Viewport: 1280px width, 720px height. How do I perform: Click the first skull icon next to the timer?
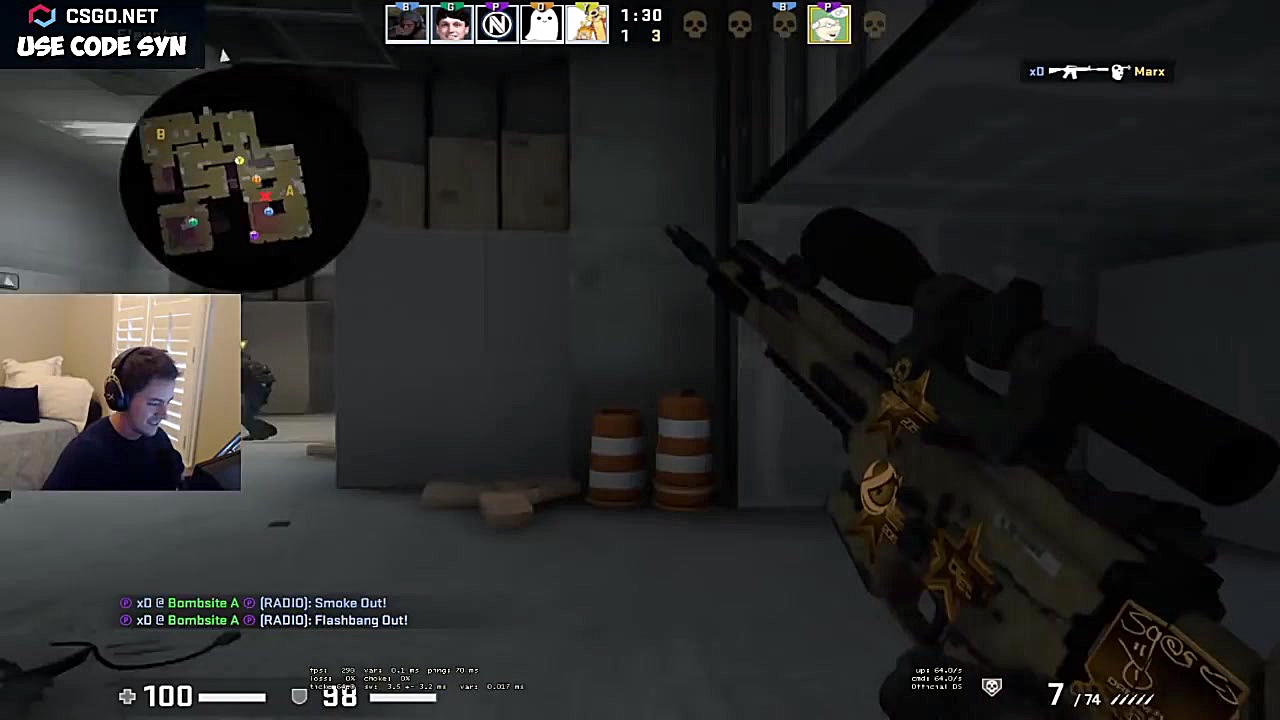coord(695,23)
